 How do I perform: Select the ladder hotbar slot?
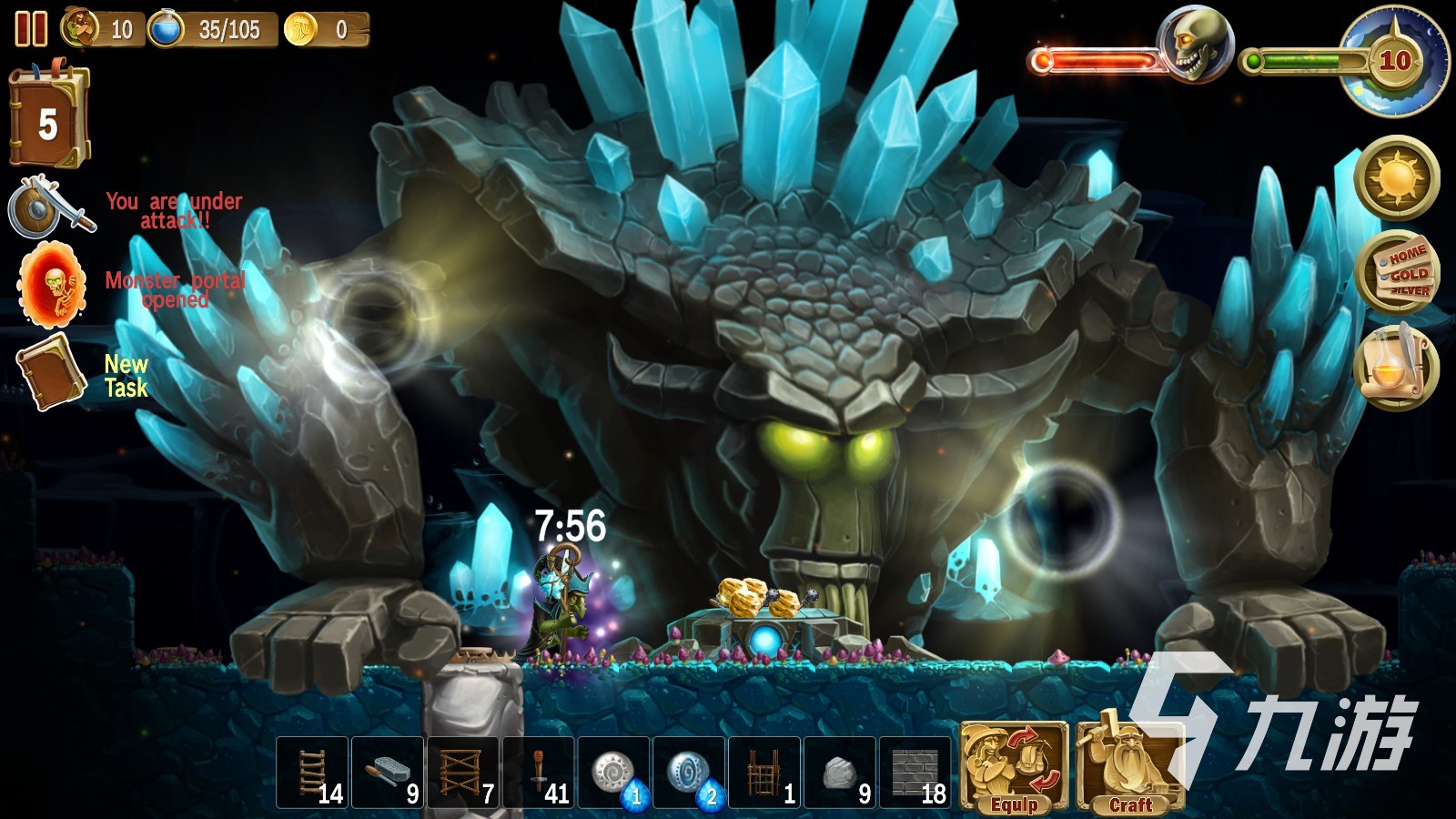pos(312,773)
